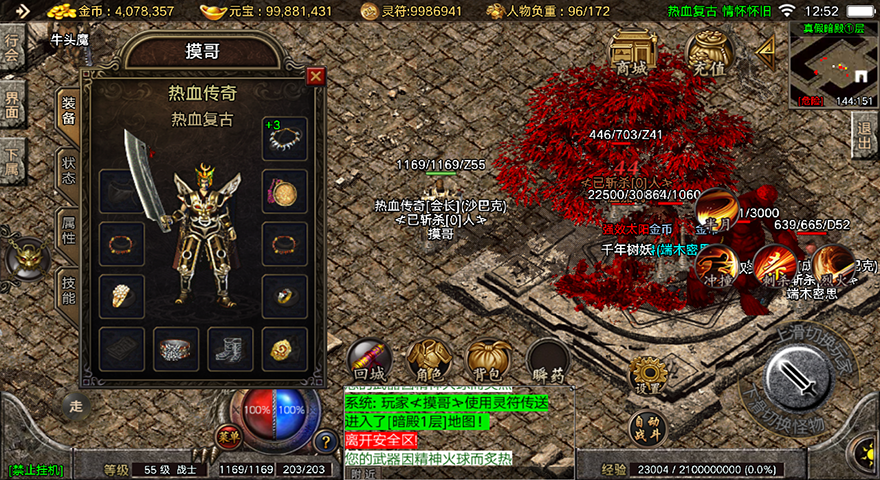Close the character equipment panel
This screenshot has height=480, width=880.
tap(316, 76)
